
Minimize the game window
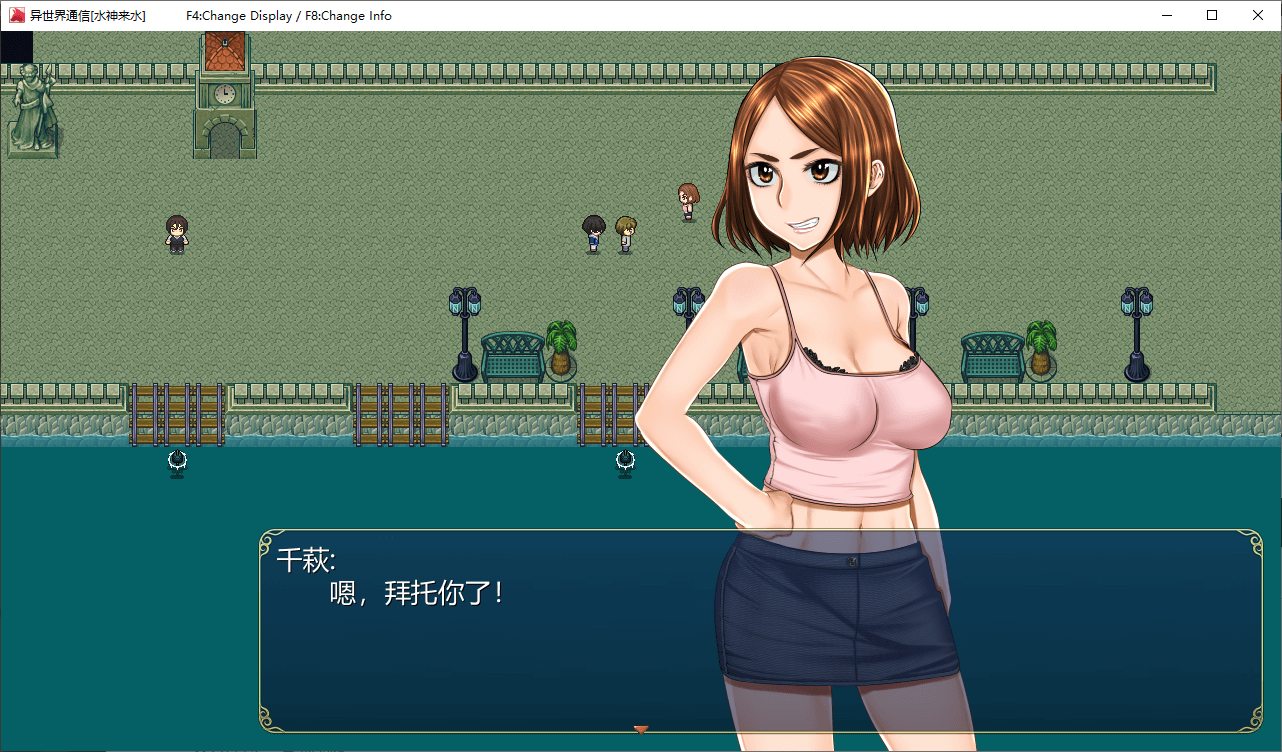(x=1166, y=15)
